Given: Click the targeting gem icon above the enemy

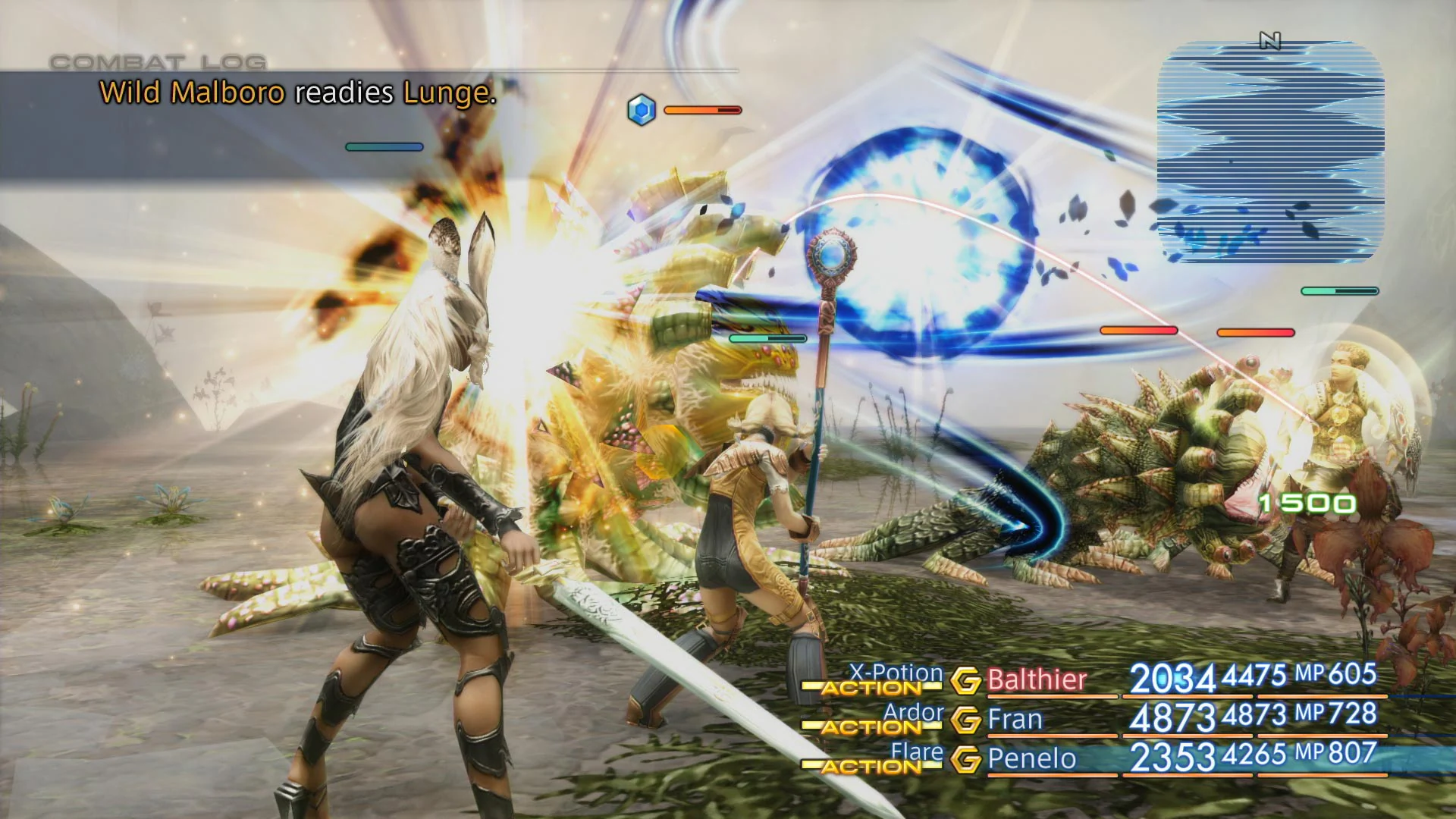Looking at the screenshot, I should [641, 109].
